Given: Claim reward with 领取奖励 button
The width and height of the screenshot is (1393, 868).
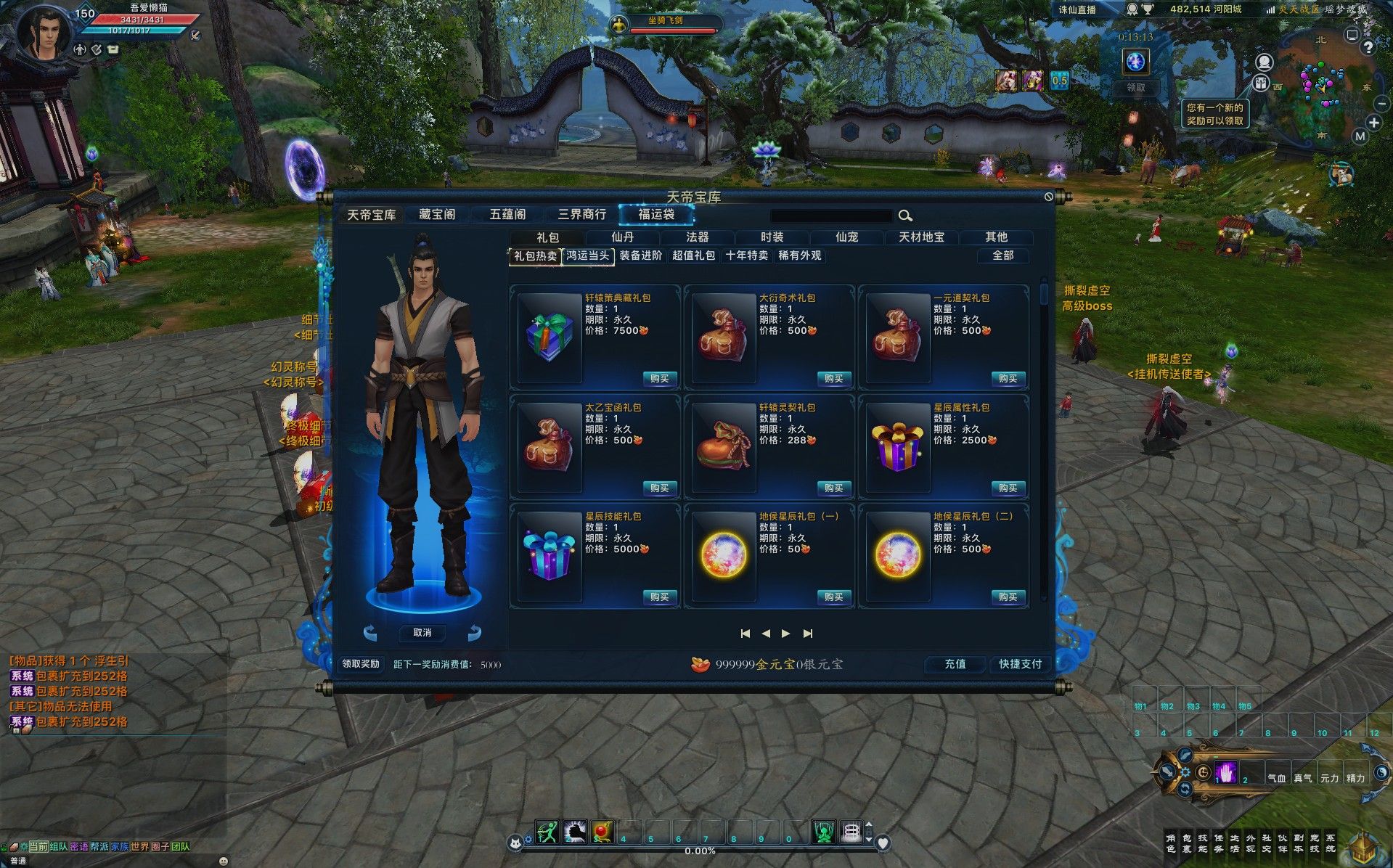Looking at the screenshot, I should (x=361, y=664).
